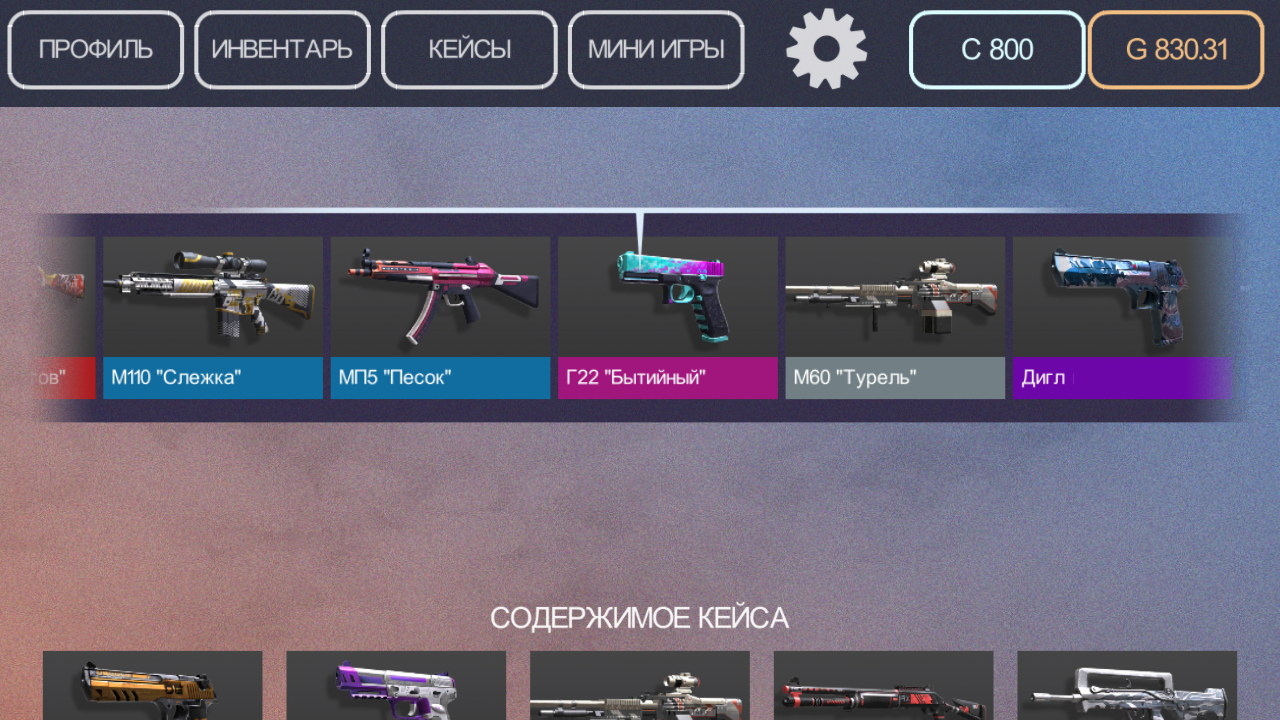The height and width of the screenshot is (720, 1280).
Task: Open МИНИ ИГРЫ
Action: pos(655,49)
